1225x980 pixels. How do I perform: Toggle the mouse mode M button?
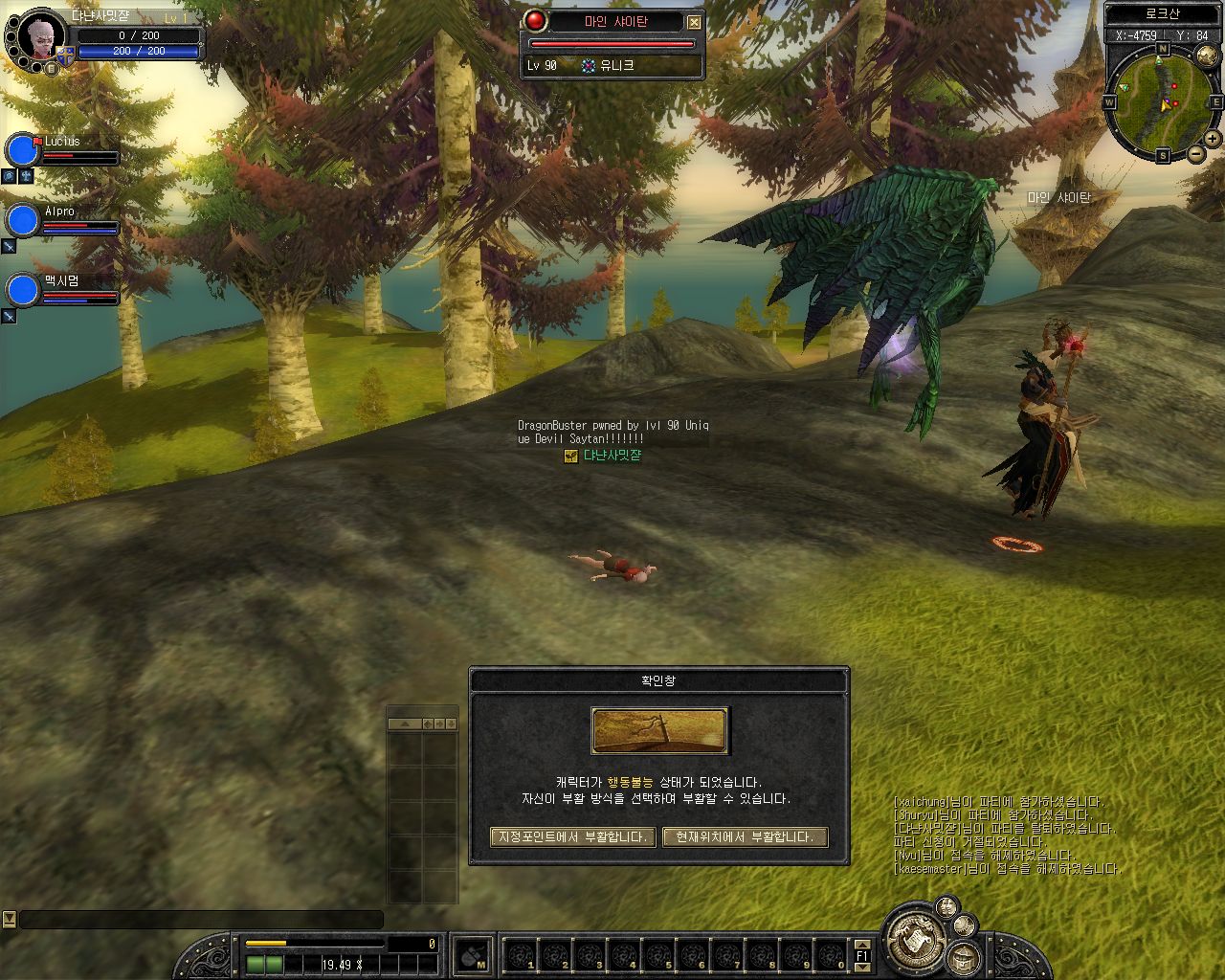click(473, 955)
